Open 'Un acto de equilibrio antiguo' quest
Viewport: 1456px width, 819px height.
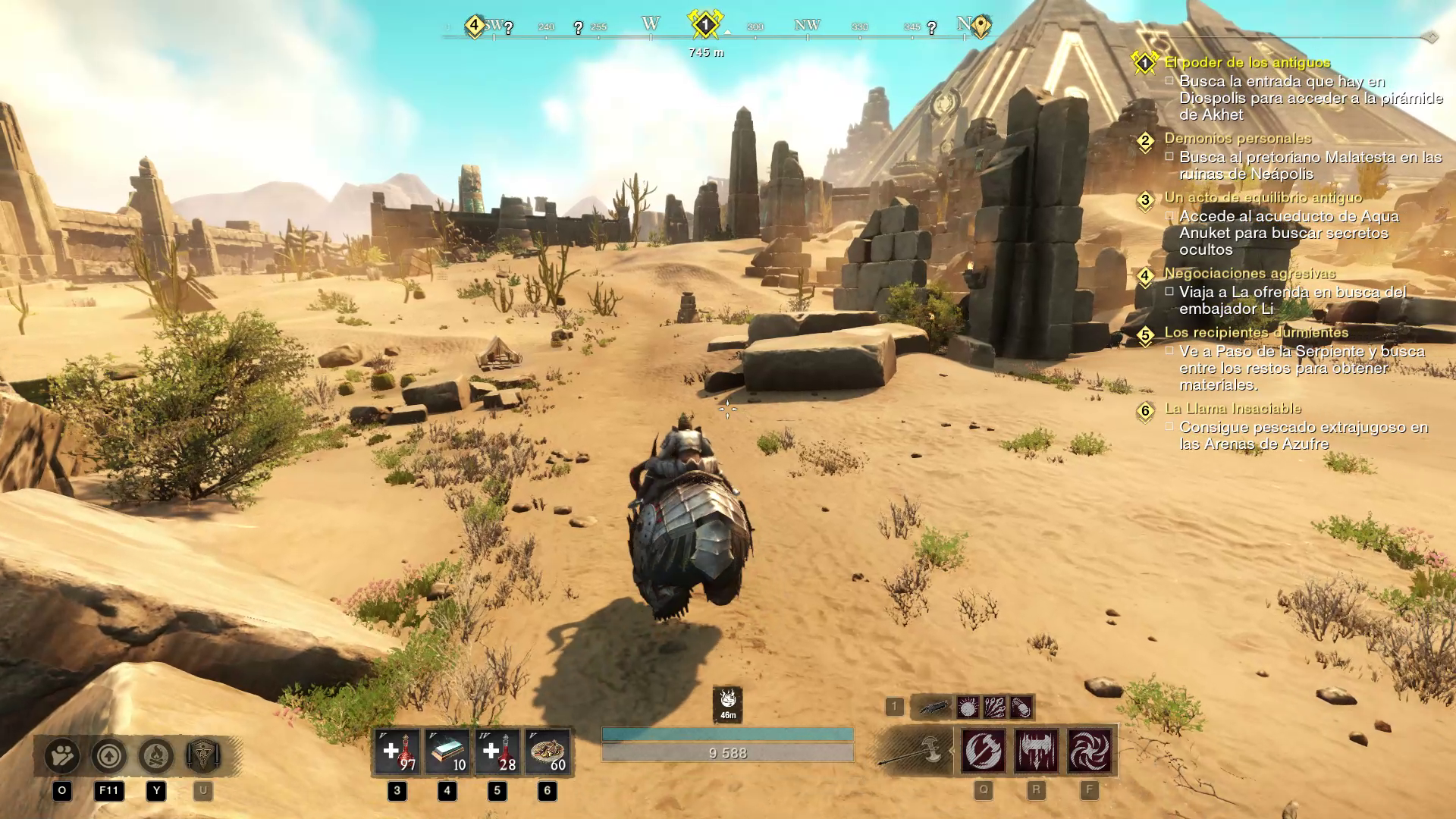pyautogui.click(x=1263, y=197)
